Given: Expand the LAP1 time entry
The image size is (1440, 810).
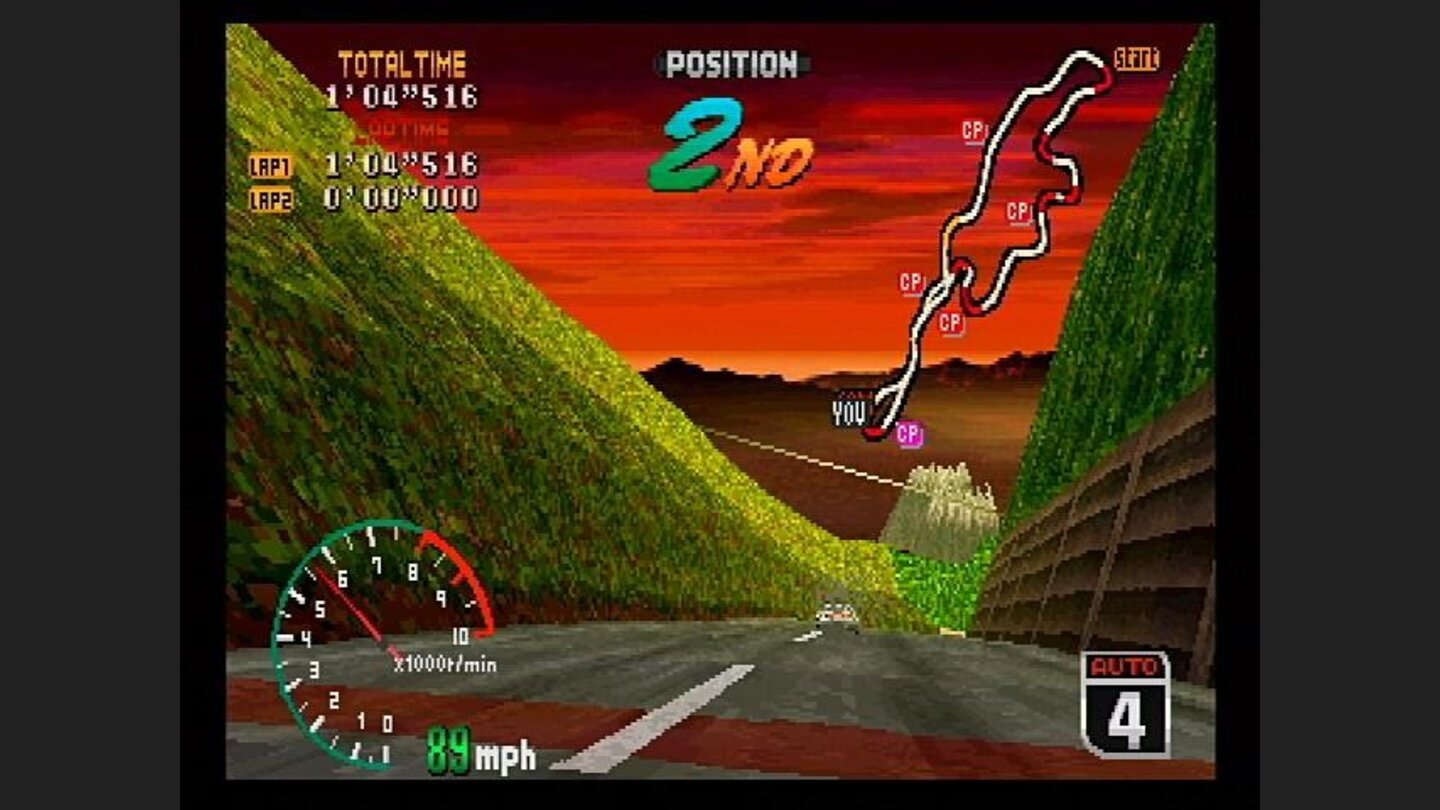Looking at the screenshot, I should (270, 163).
